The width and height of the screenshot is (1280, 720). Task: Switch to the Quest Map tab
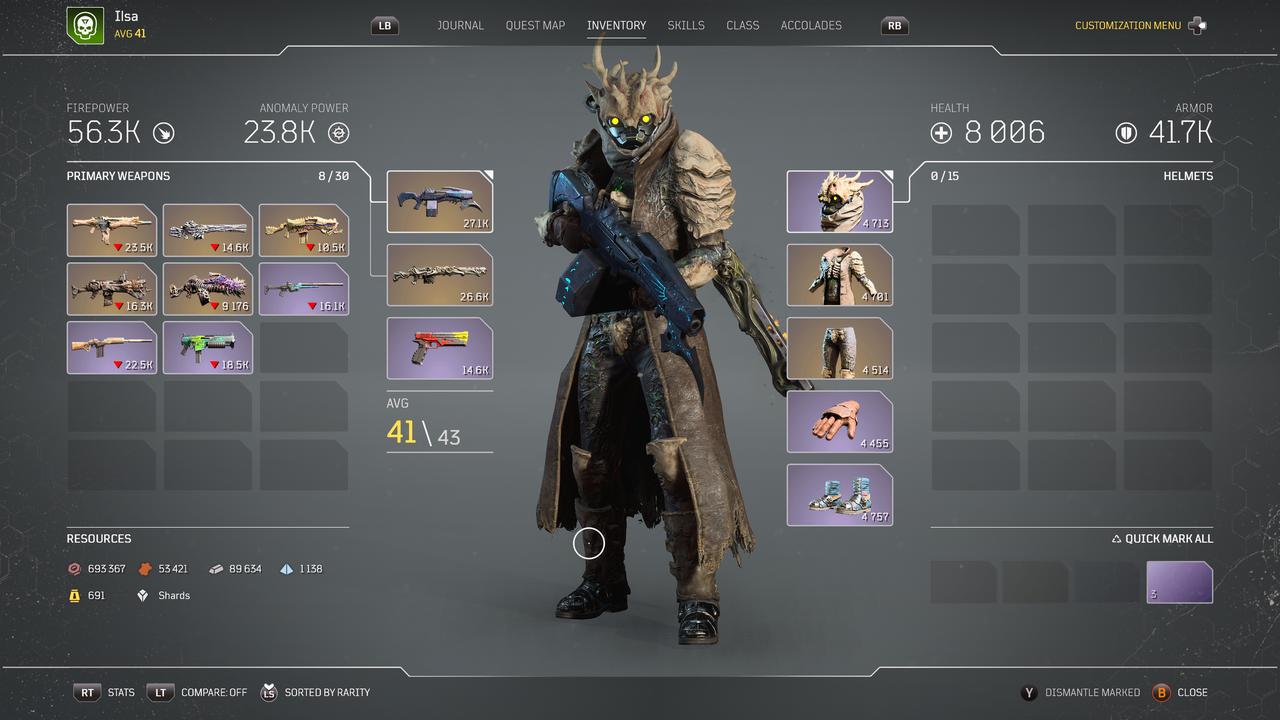click(x=535, y=25)
